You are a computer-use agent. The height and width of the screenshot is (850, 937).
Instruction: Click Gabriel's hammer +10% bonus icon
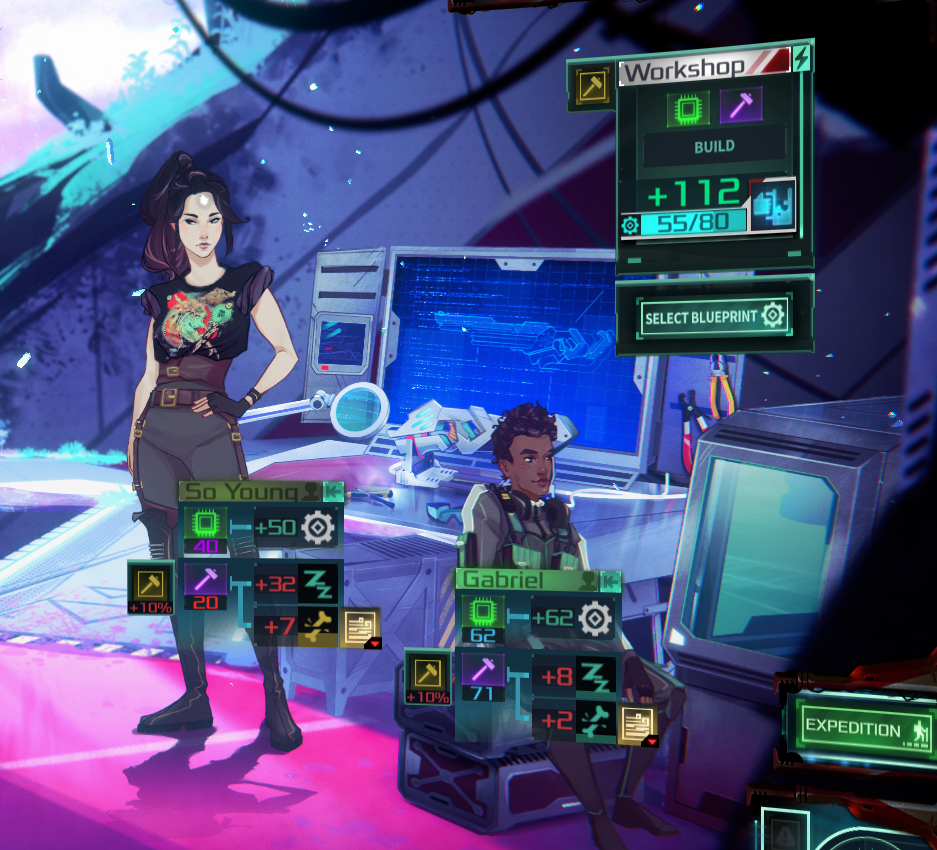427,675
